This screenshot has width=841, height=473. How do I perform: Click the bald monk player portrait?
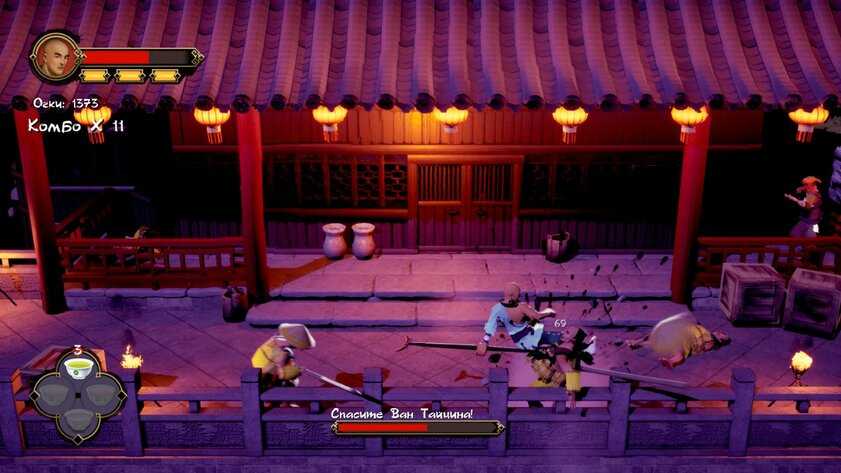(55, 57)
